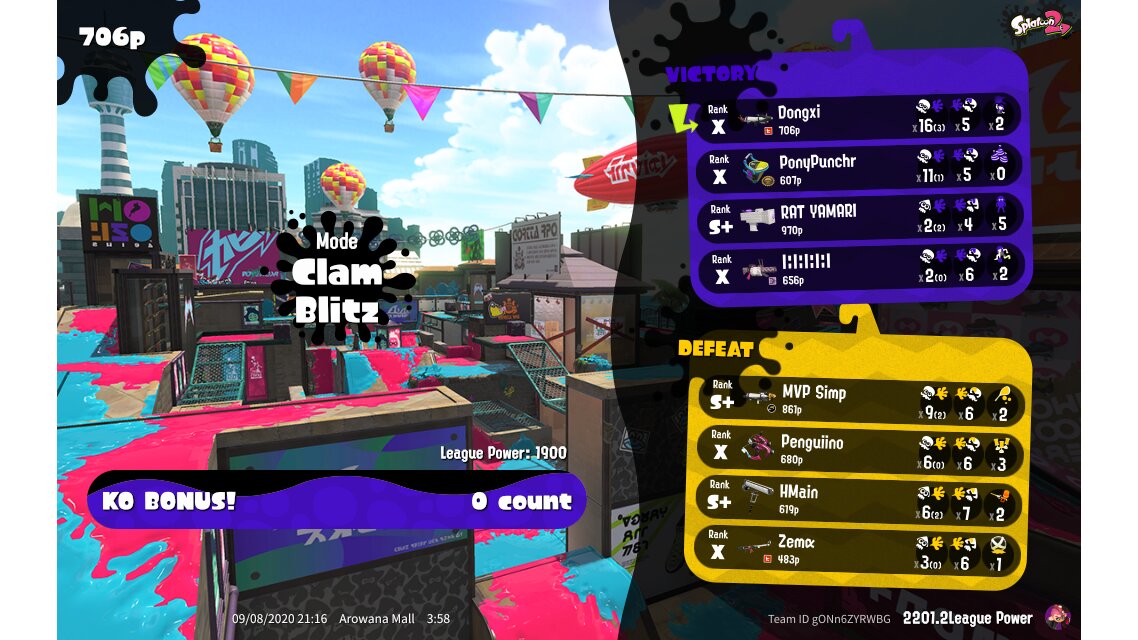Click the player avatar beside League Power
The image size is (1138, 640).
(x=1057, y=617)
